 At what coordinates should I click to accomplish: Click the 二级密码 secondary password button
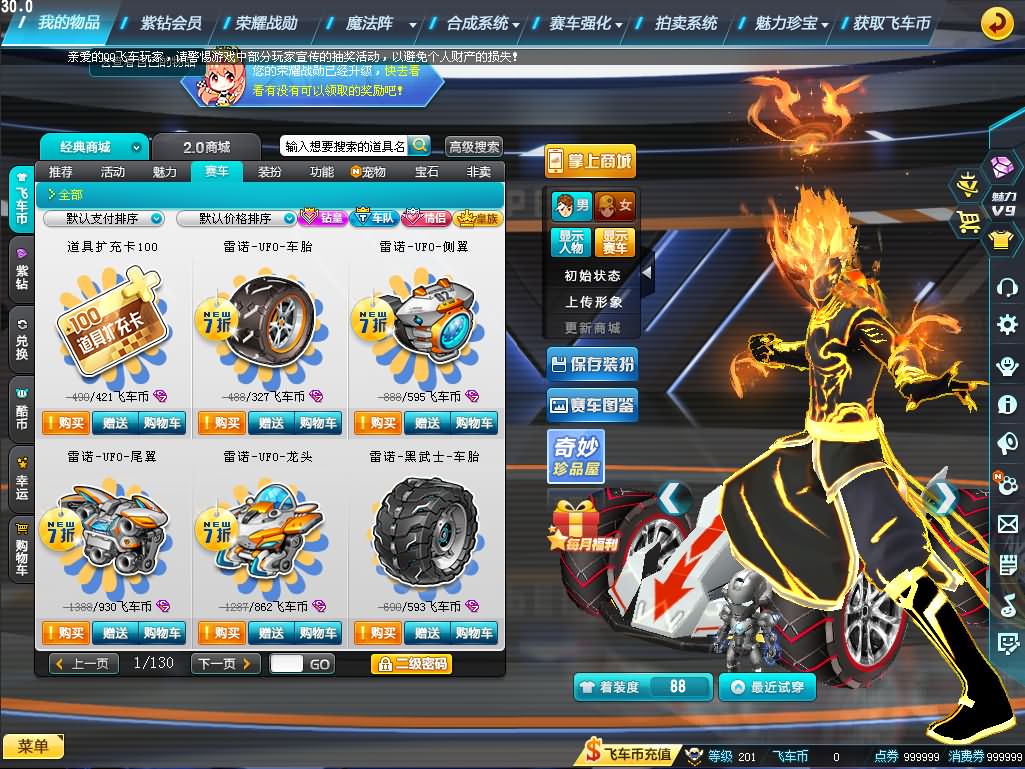coord(411,663)
